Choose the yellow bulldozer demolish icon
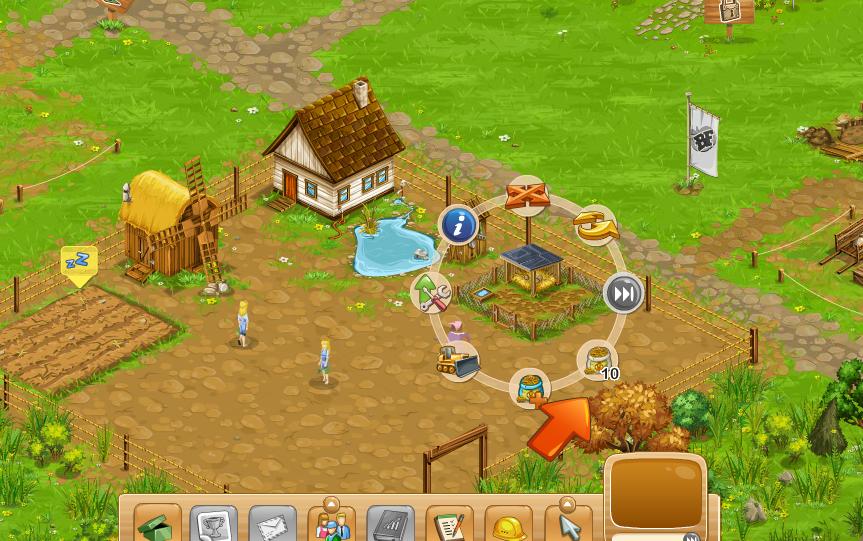Viewport: 863px width, 541px height. click(458, 360)
